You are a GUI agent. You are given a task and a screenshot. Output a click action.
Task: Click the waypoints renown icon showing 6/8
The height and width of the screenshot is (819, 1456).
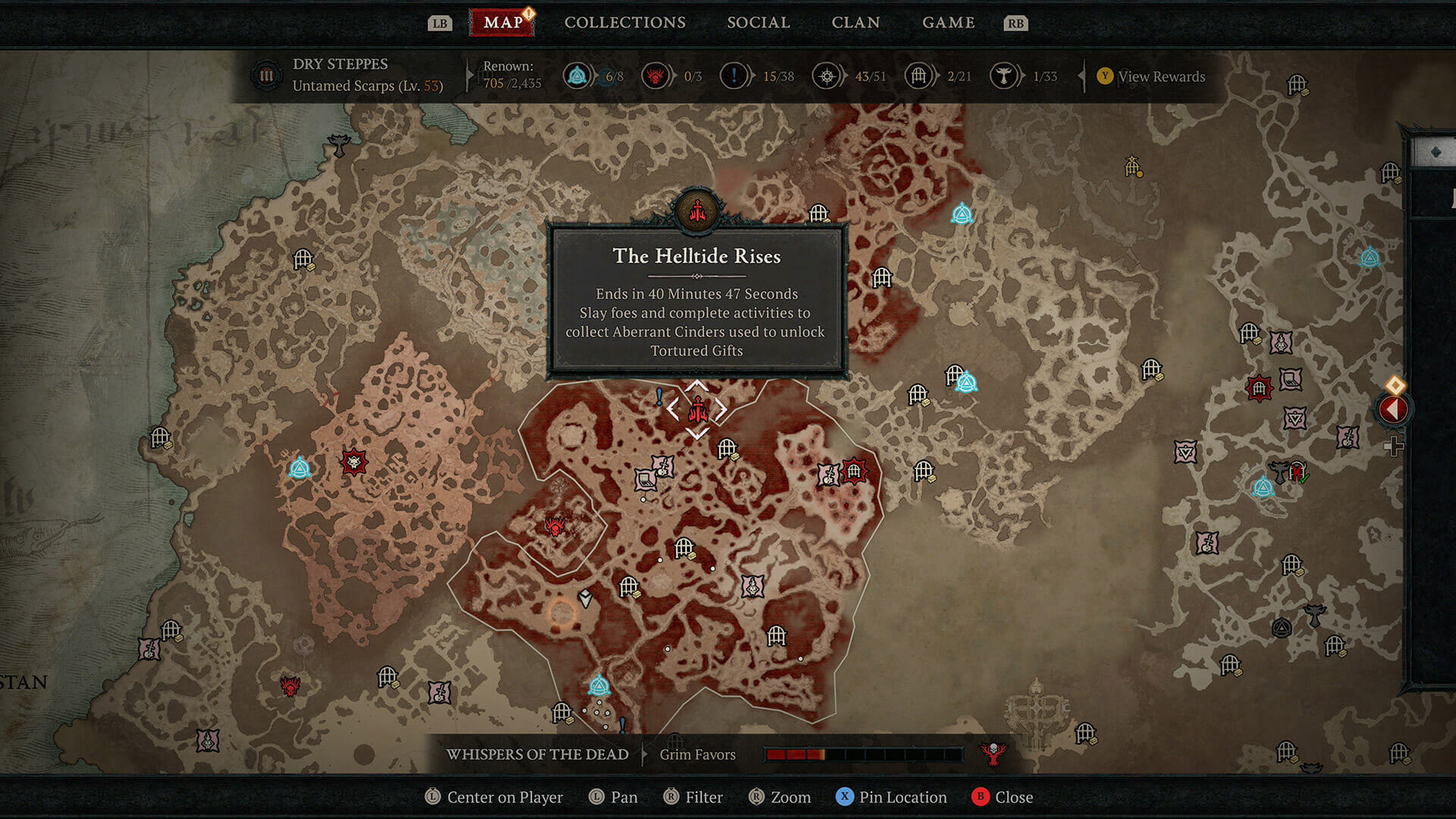577,76
